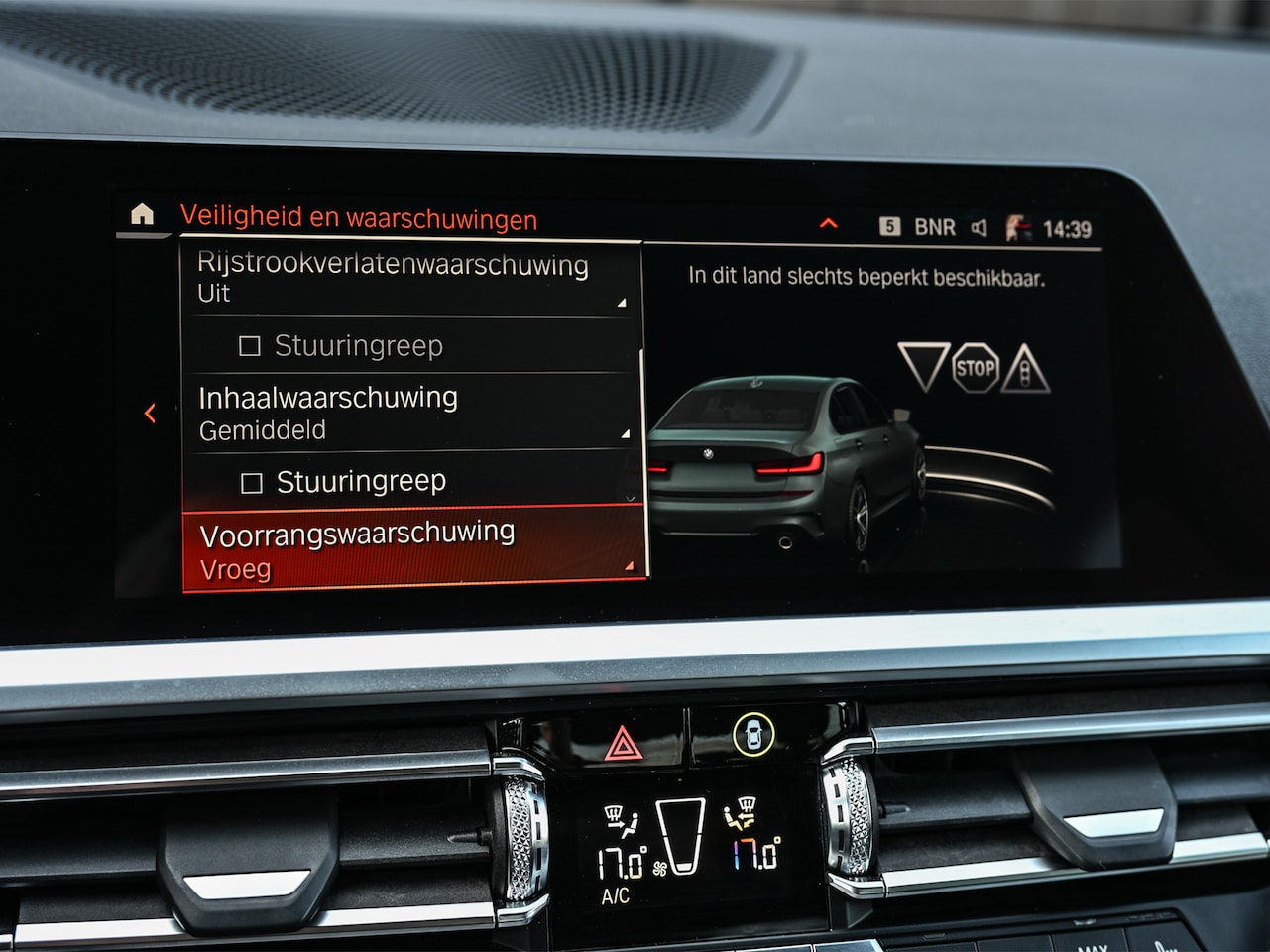The image size is (1270, 952).
Task: Click the left back arrow
Action: click(x=151, y=413)
